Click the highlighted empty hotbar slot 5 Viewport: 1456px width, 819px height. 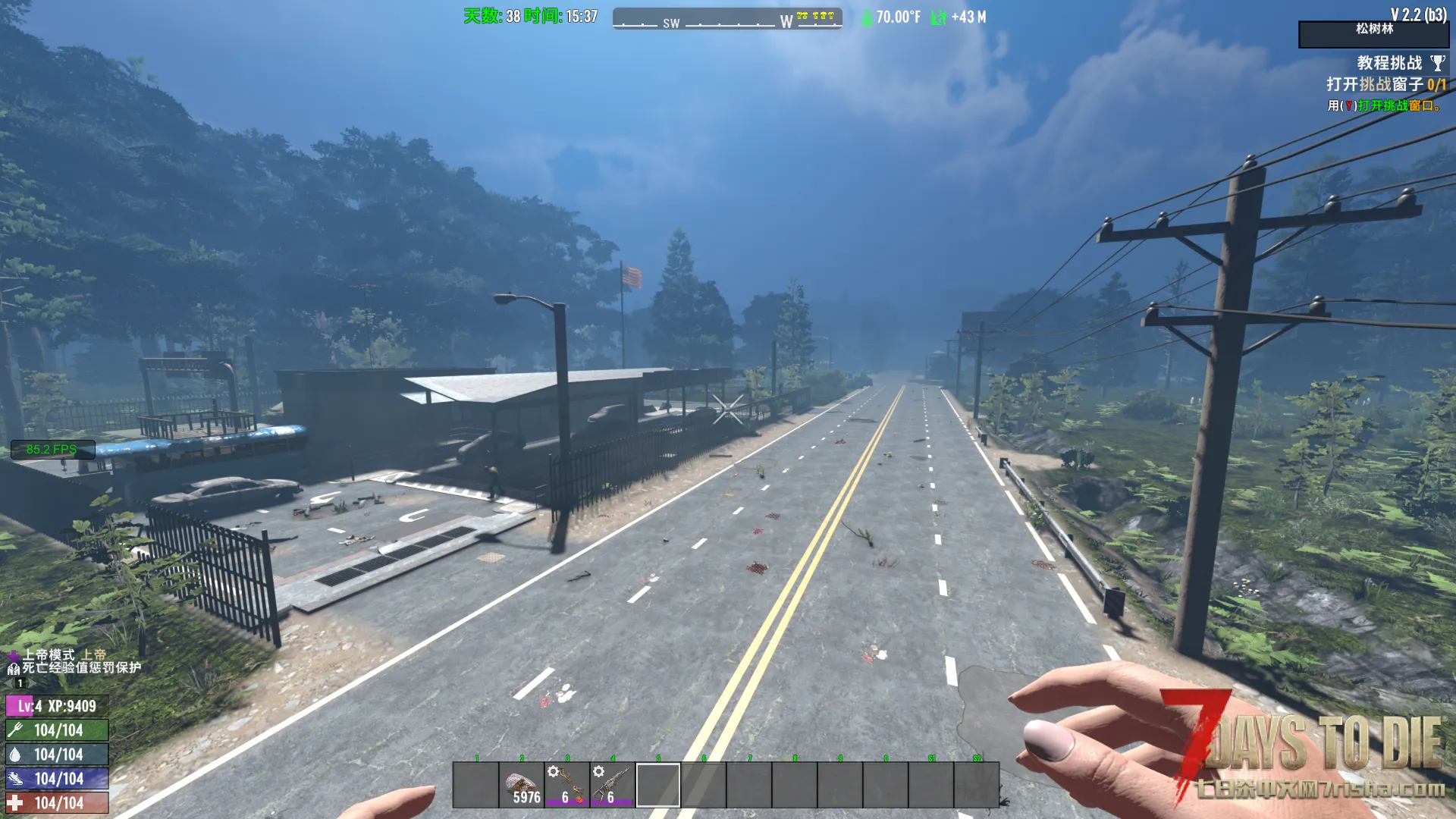(x=658, y=786)
